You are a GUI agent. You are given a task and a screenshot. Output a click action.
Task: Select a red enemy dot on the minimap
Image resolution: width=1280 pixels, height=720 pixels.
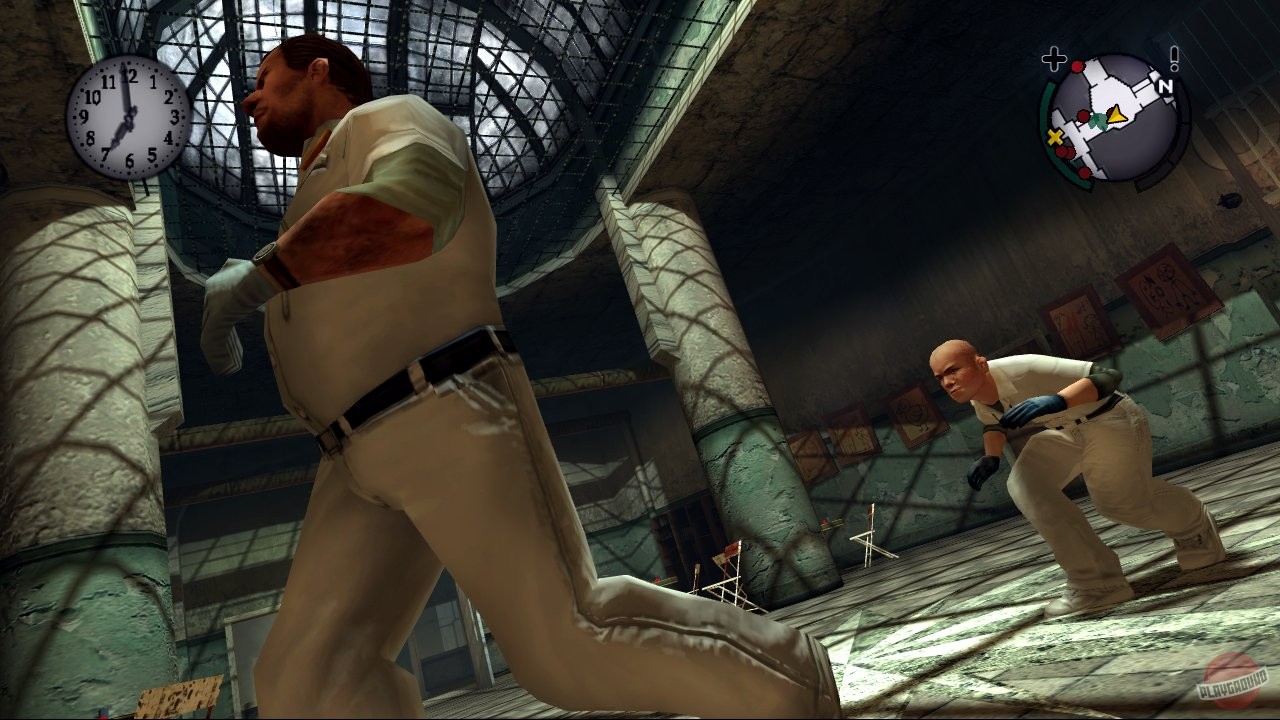tap(1077, 65)
